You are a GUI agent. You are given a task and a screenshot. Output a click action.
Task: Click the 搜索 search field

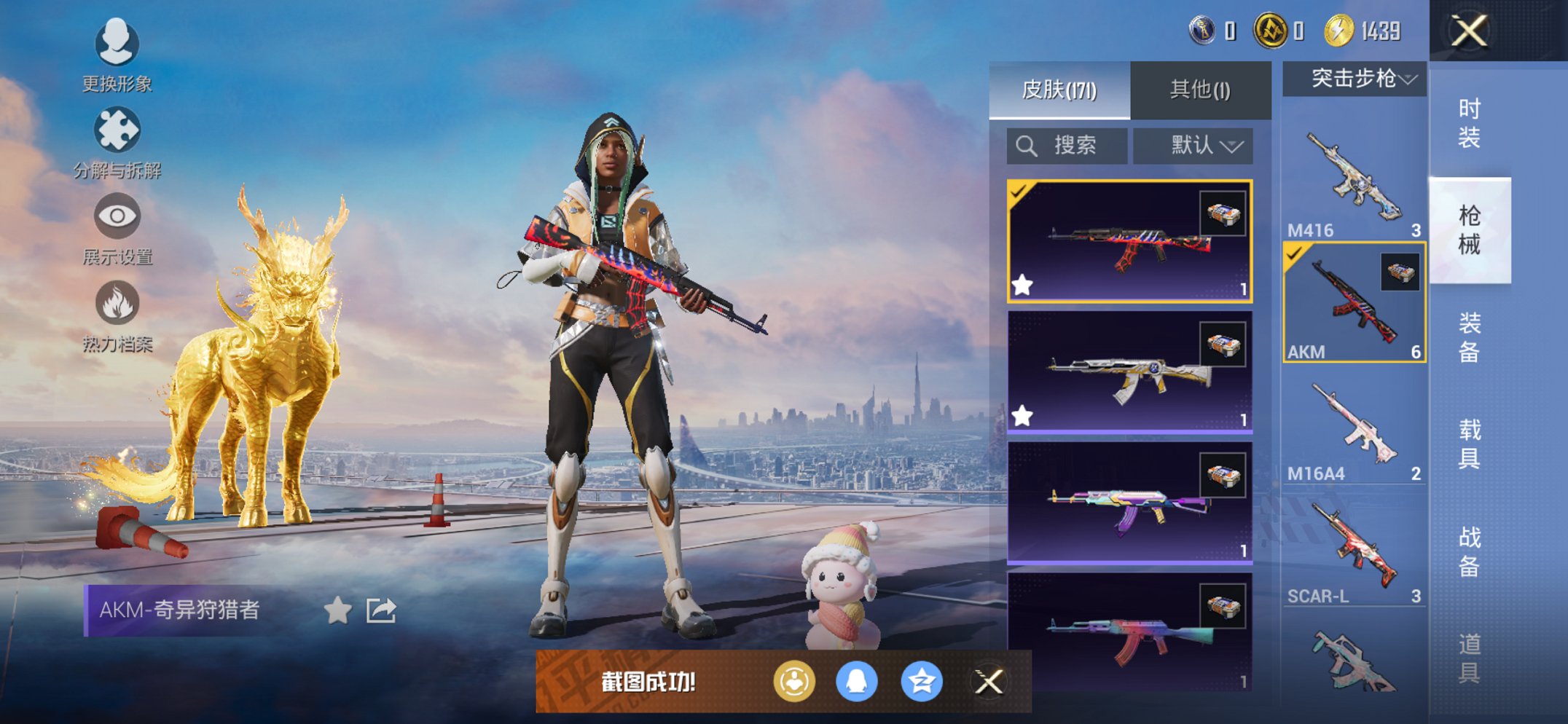click(x=1067, y=146)
